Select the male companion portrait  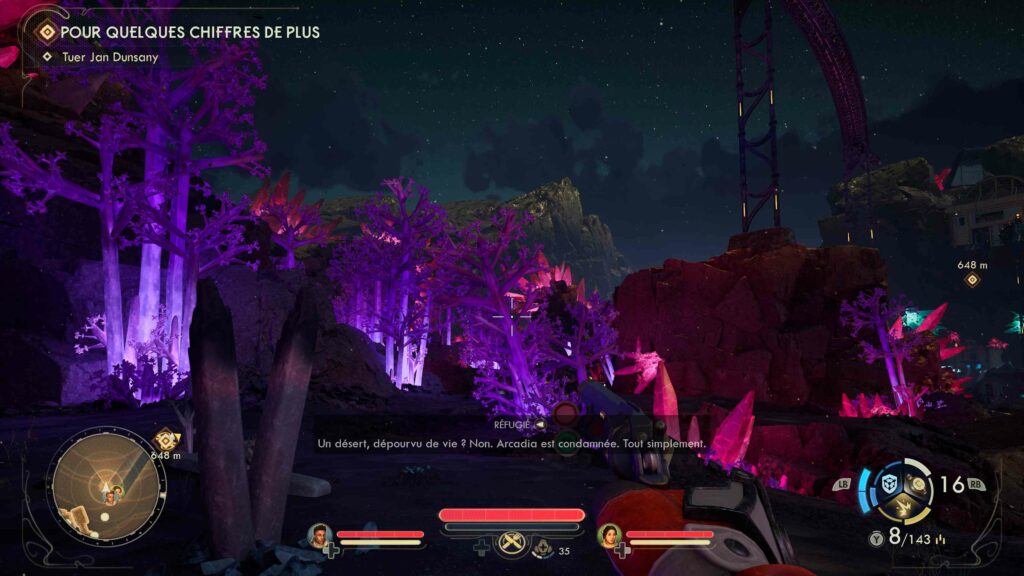coord(320,536)
